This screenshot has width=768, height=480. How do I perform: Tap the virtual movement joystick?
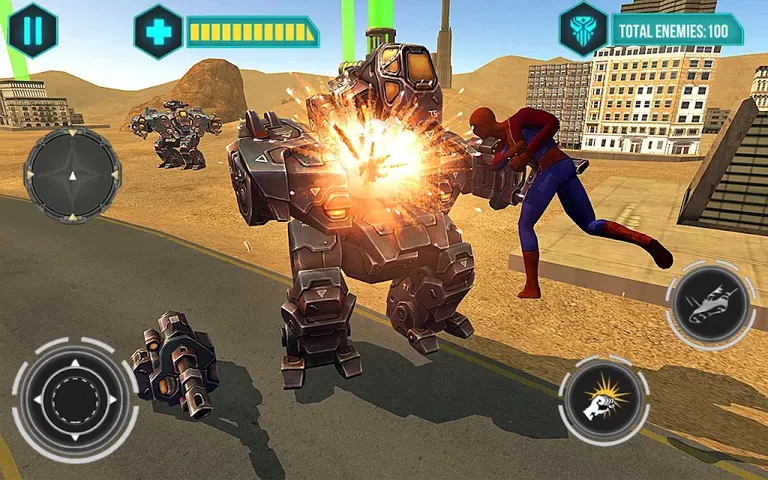pos(74,399)
